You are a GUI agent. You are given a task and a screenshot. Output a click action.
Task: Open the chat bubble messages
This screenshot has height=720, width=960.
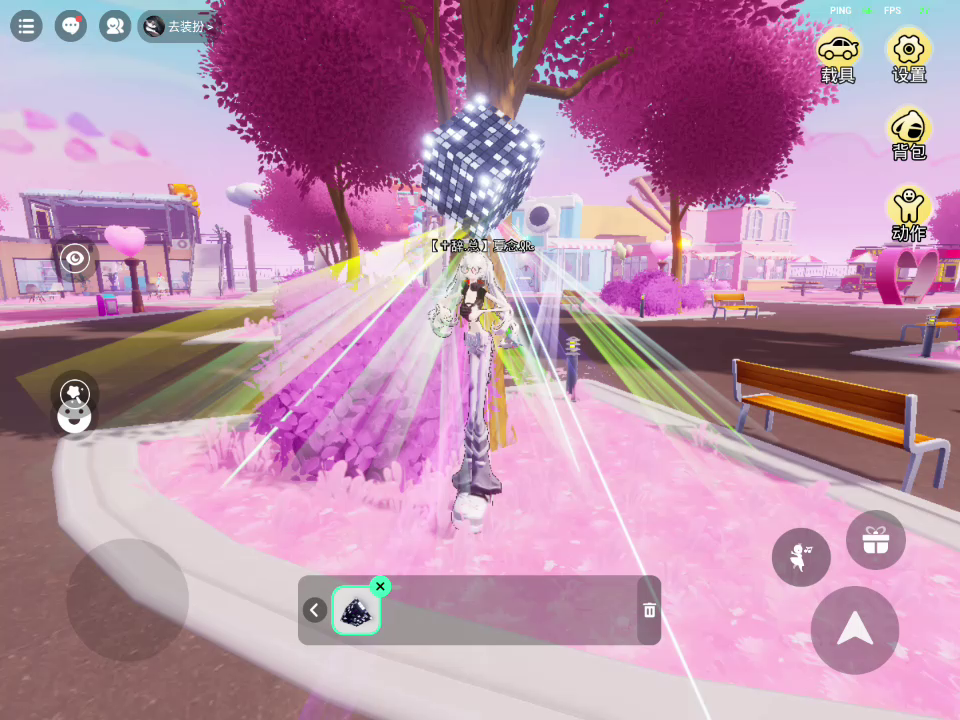(70, 26)
